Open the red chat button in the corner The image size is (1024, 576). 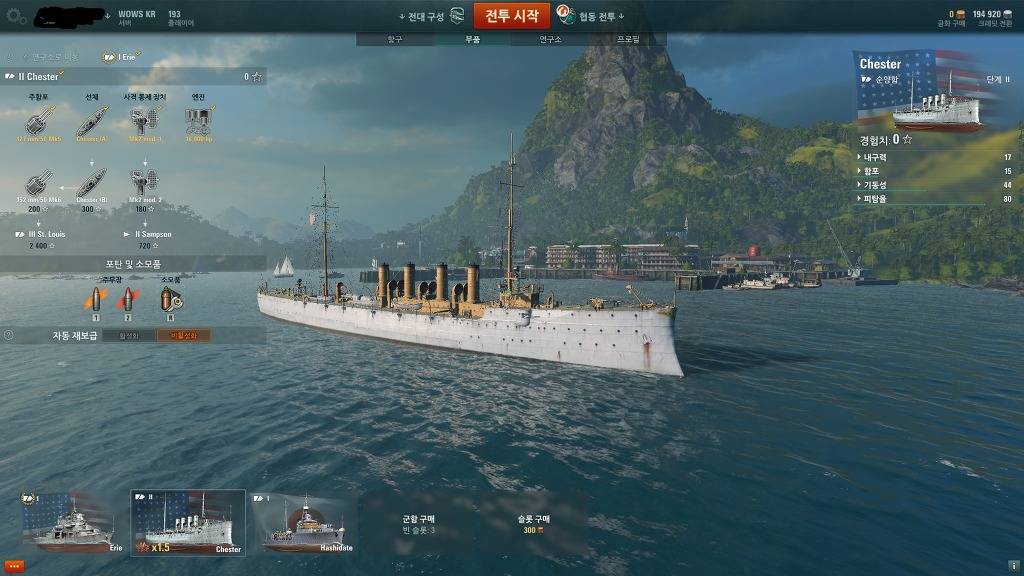(14, 566)
